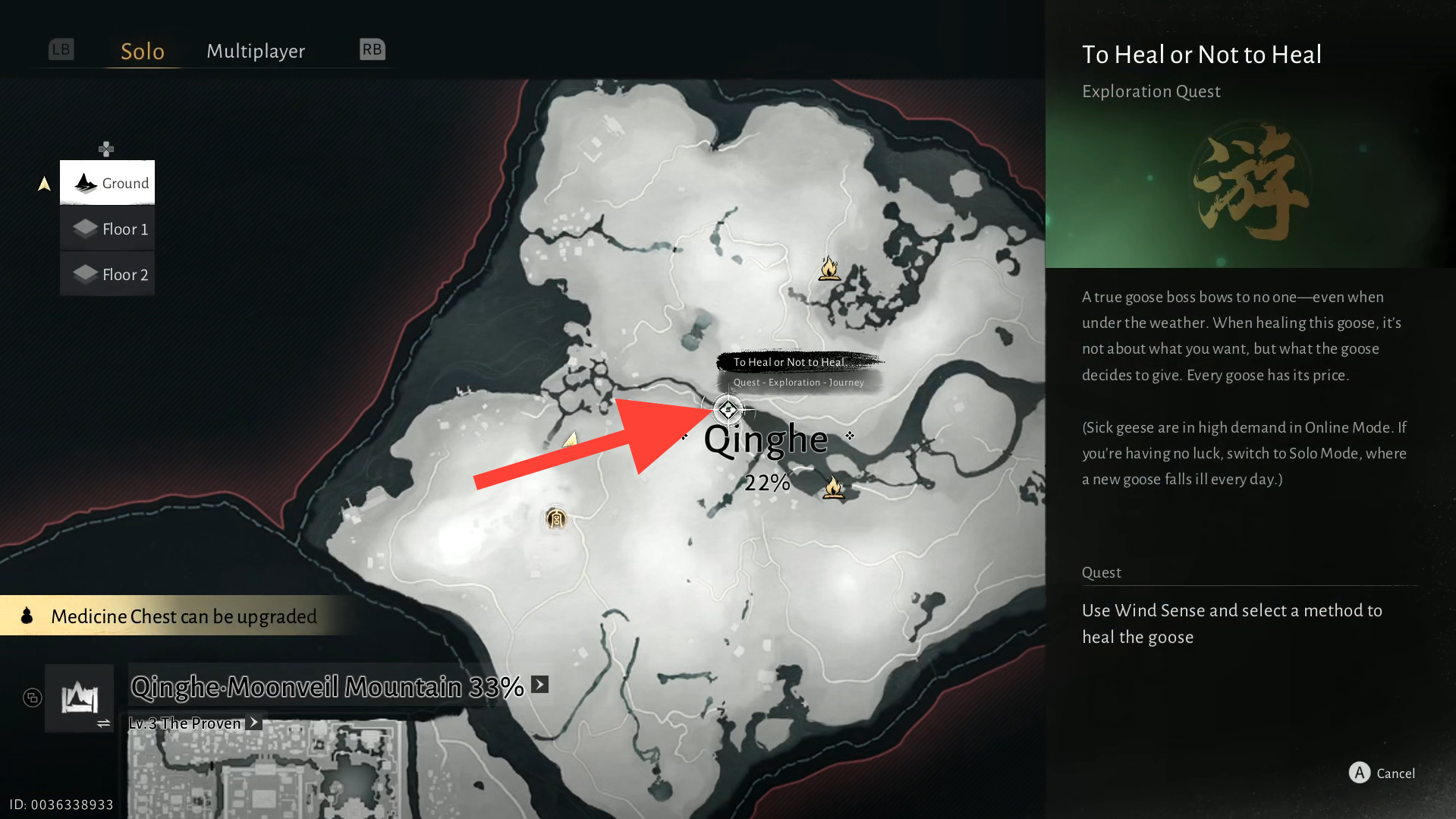Select the bonfire marker nearest the 22% label
1456x819 pixels.
click(x=833, y=487)
